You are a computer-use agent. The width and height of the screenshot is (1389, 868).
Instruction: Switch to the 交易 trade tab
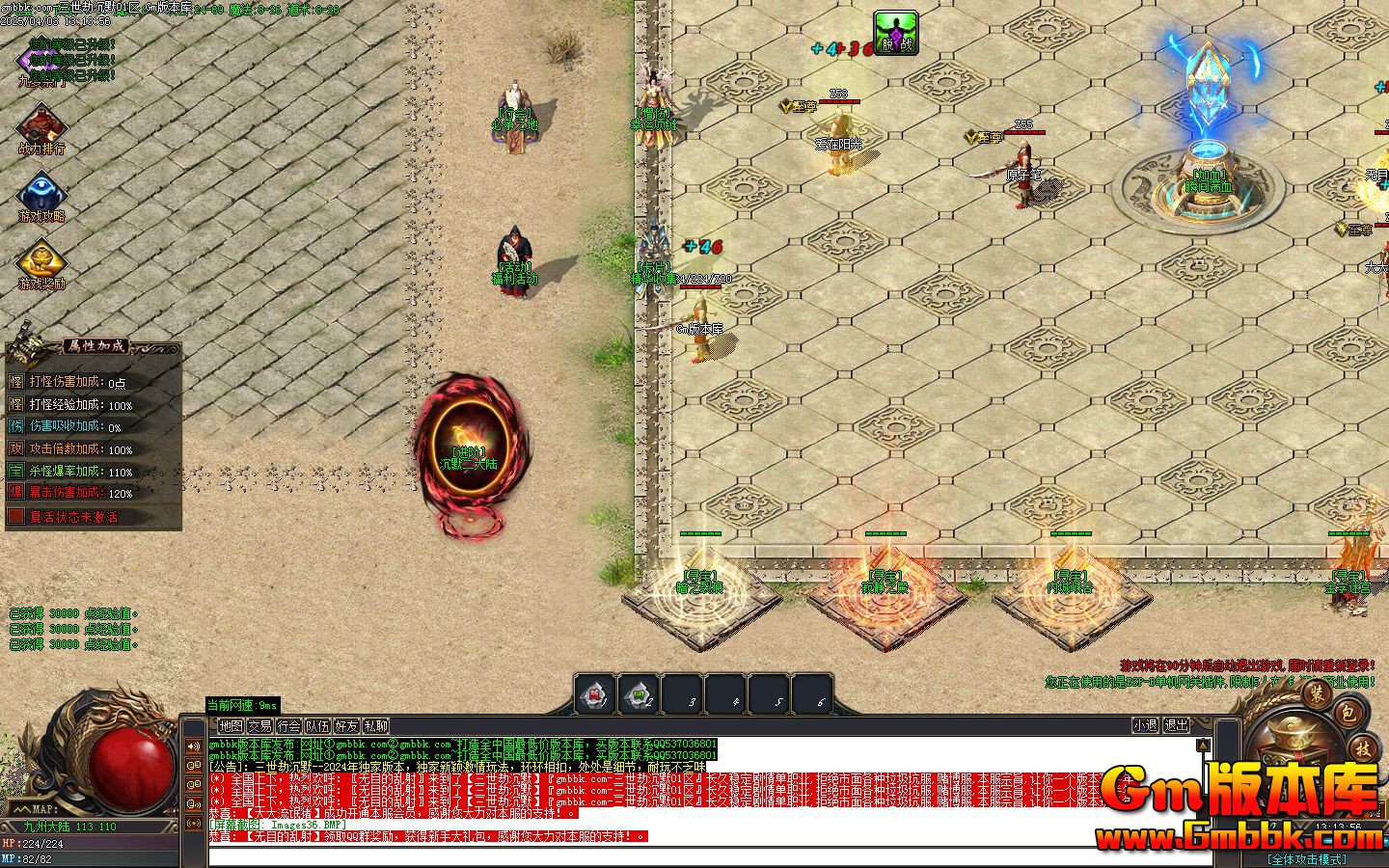click(262, 725)
